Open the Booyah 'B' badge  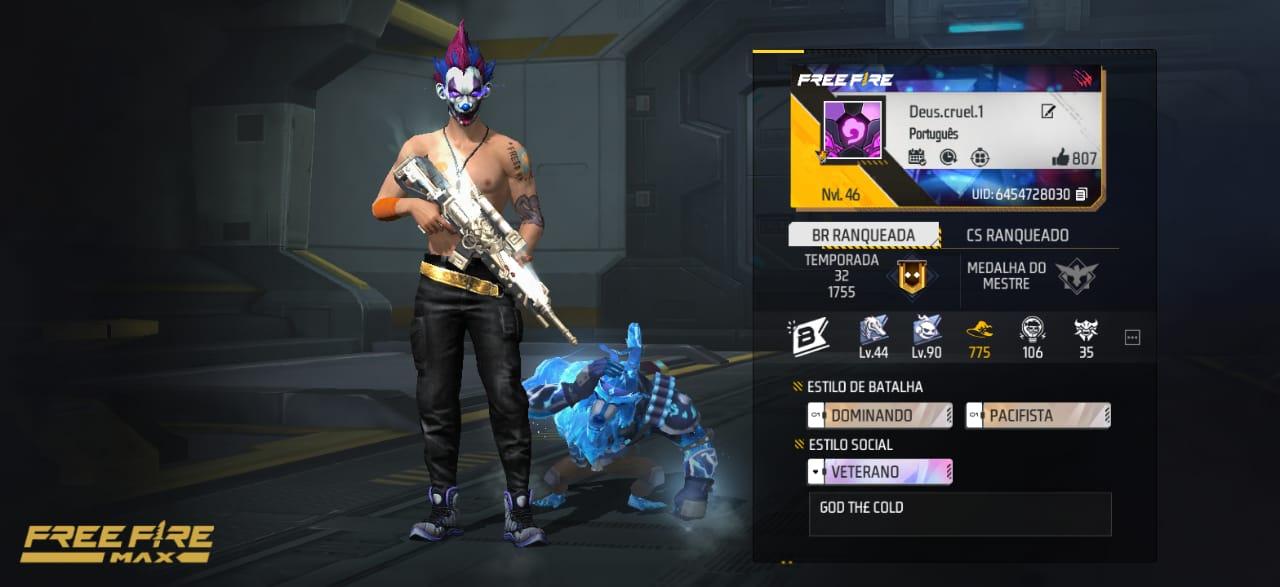coord(805,337)
